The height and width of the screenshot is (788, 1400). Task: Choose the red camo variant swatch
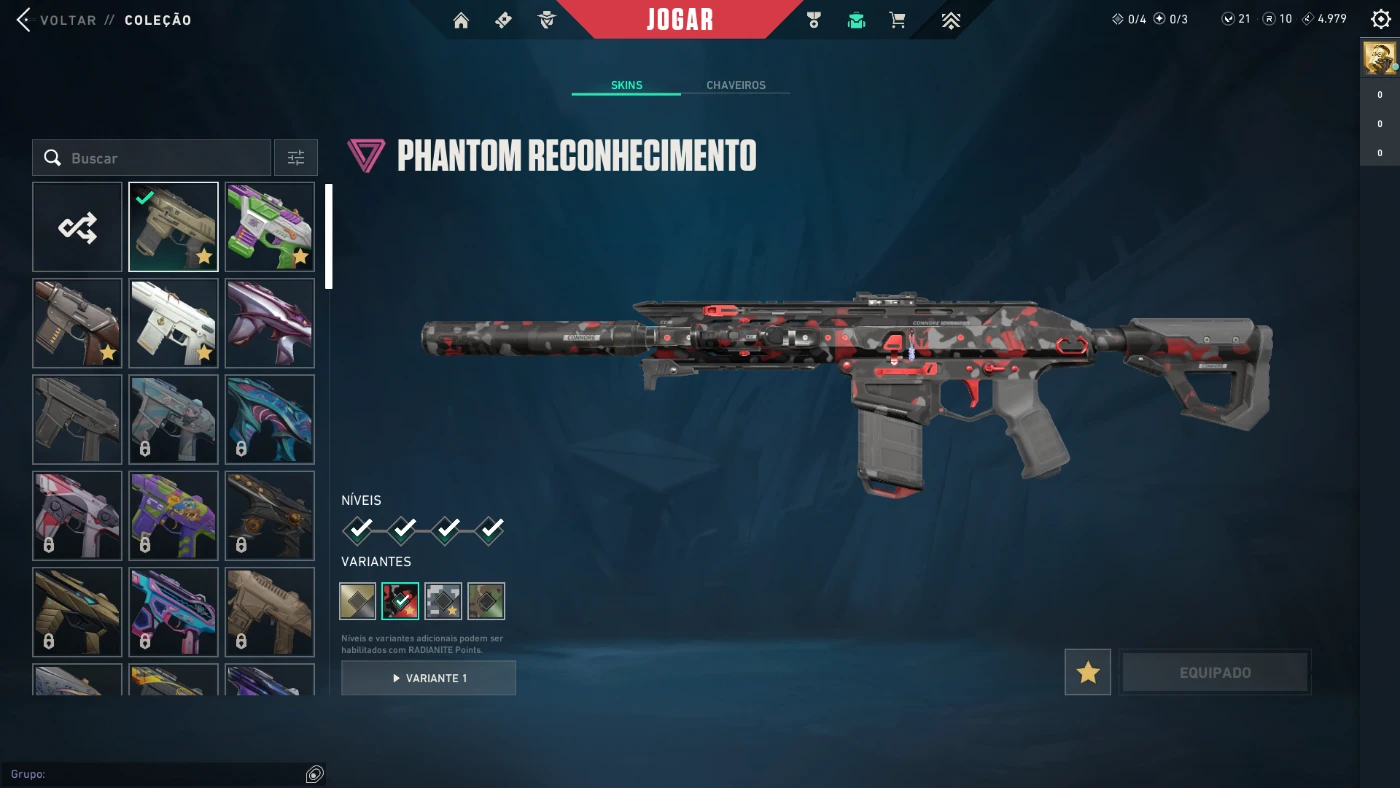(400, 601)
